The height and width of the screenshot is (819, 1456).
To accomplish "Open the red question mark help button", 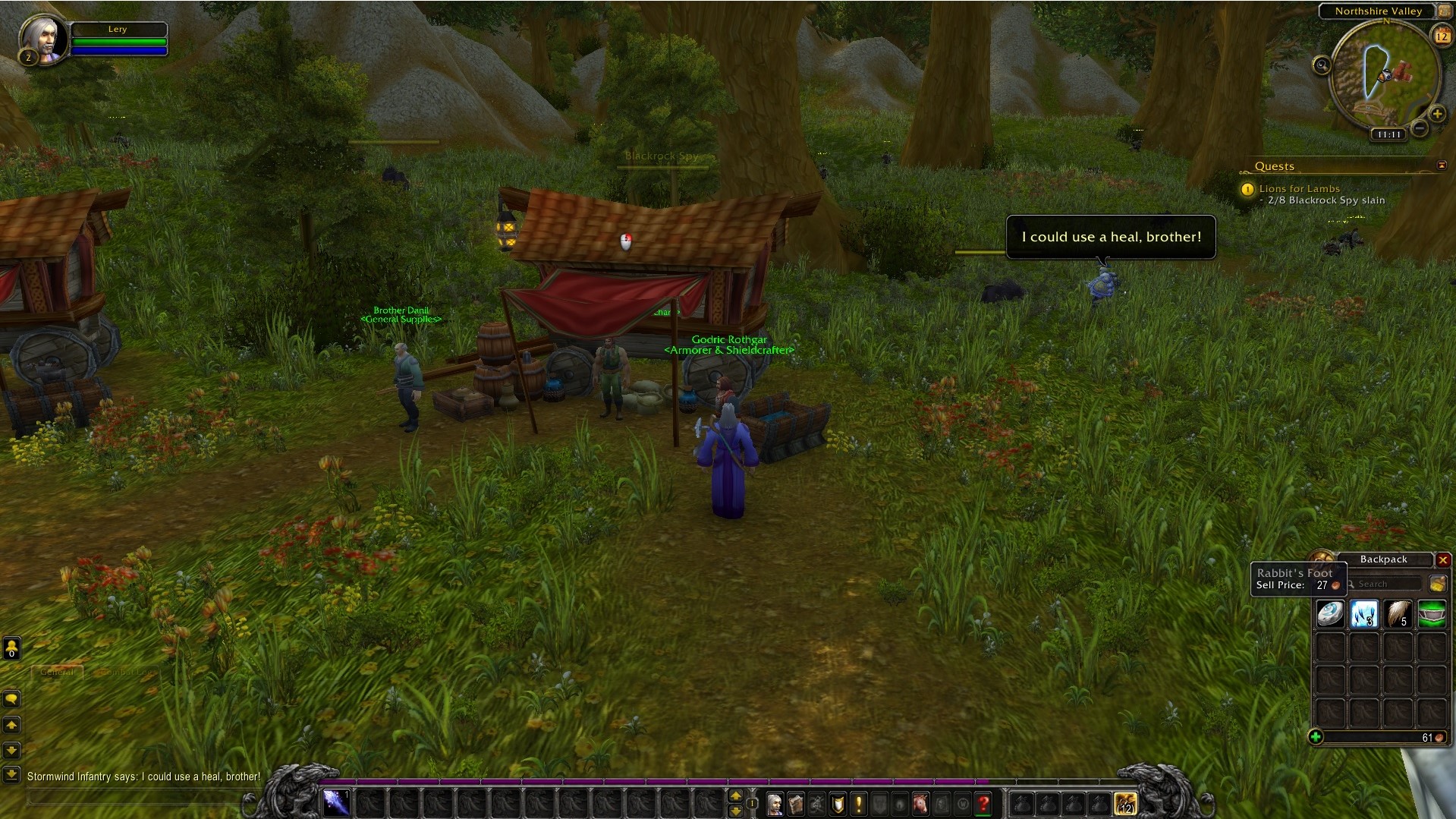I will click(983, 803).
